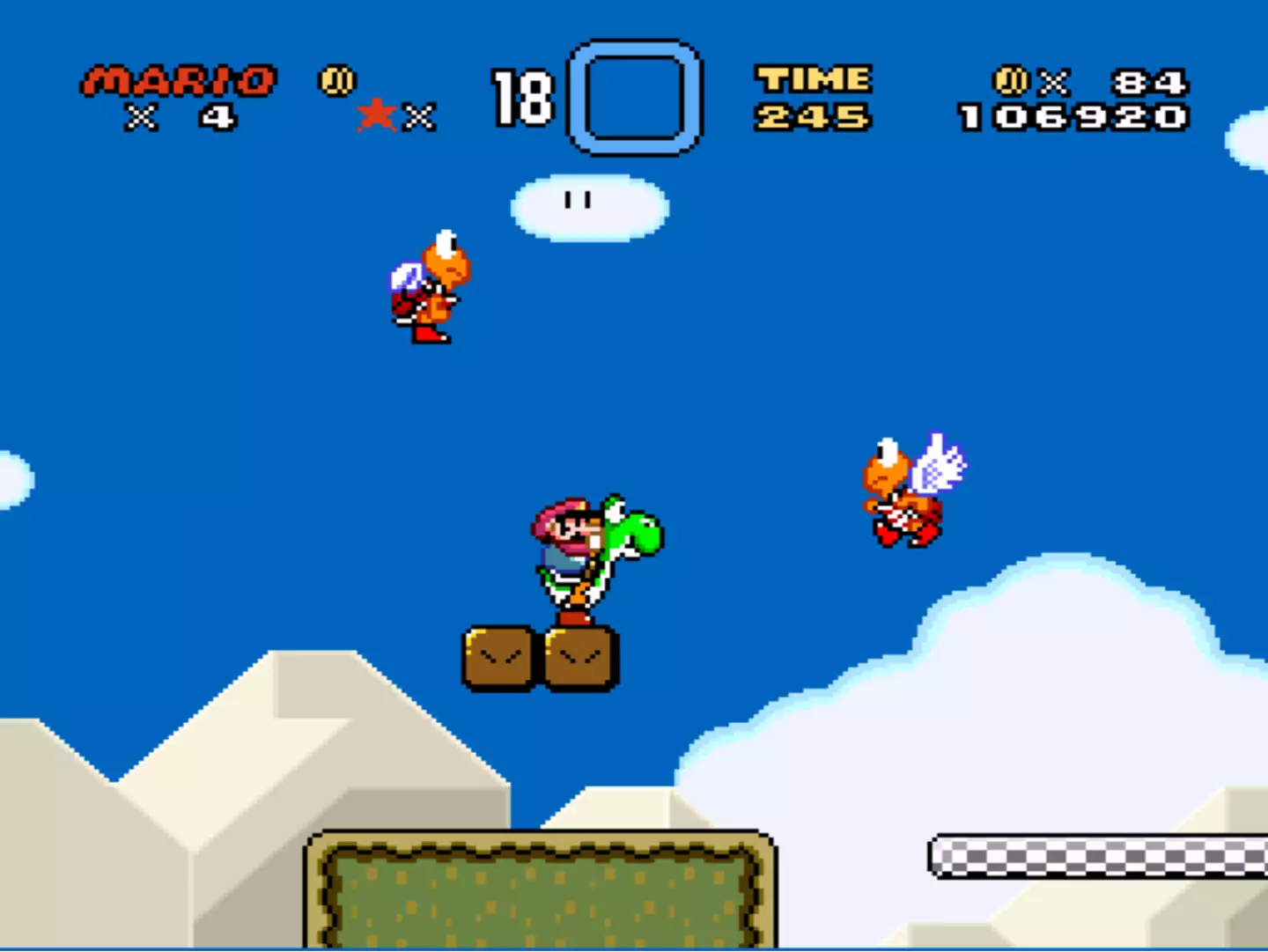Click the MARIO name label in the HUD

click(x=174, y=80)
